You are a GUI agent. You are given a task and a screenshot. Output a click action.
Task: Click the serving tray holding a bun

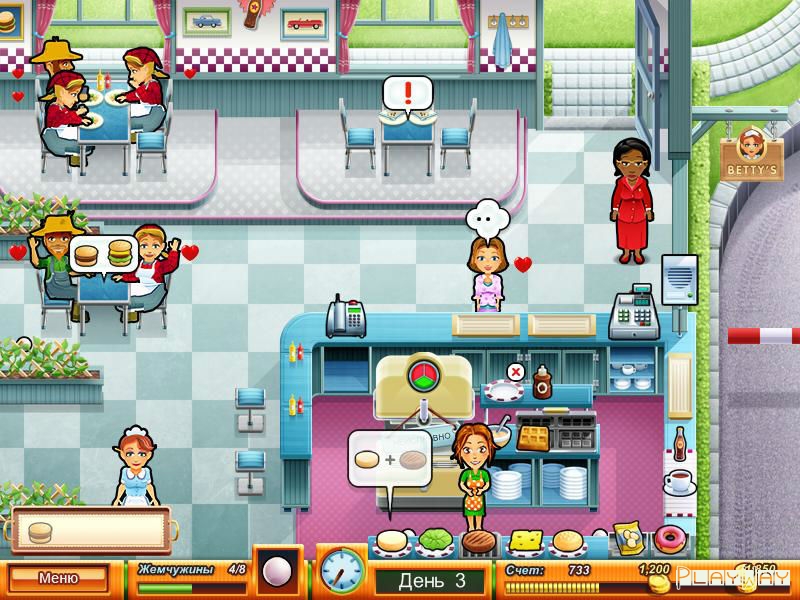pos(90,530)
